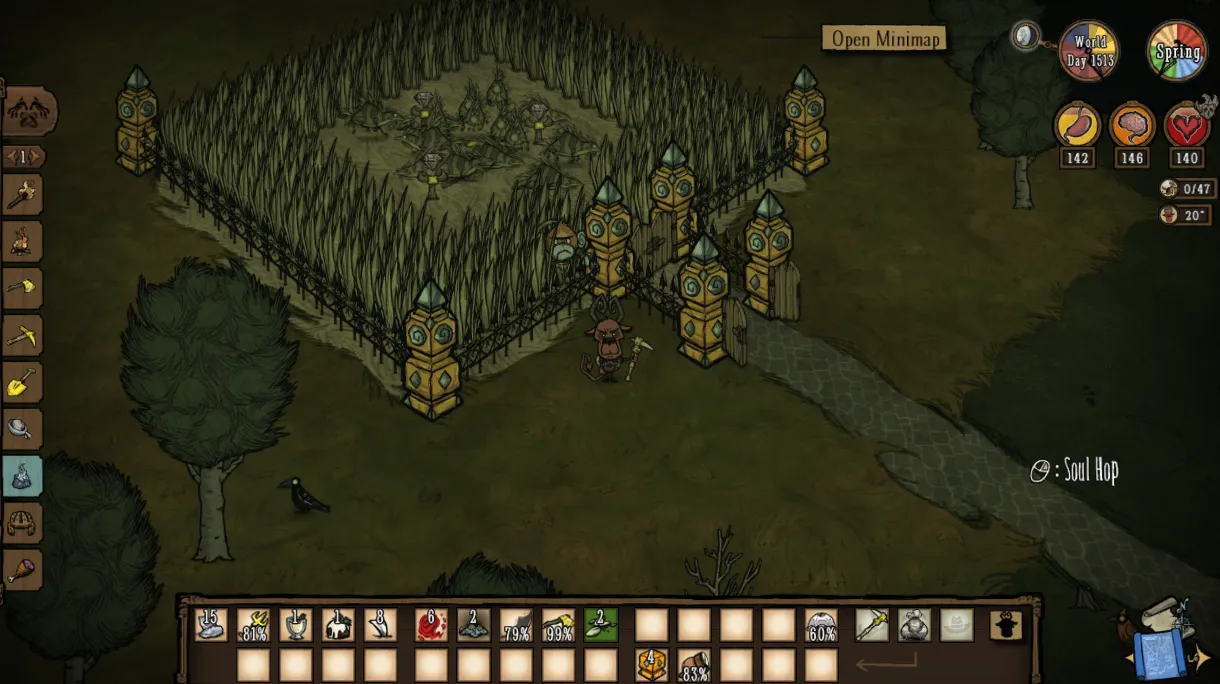Select the inventory stack of 15 rocks

(x=211, y=625)
